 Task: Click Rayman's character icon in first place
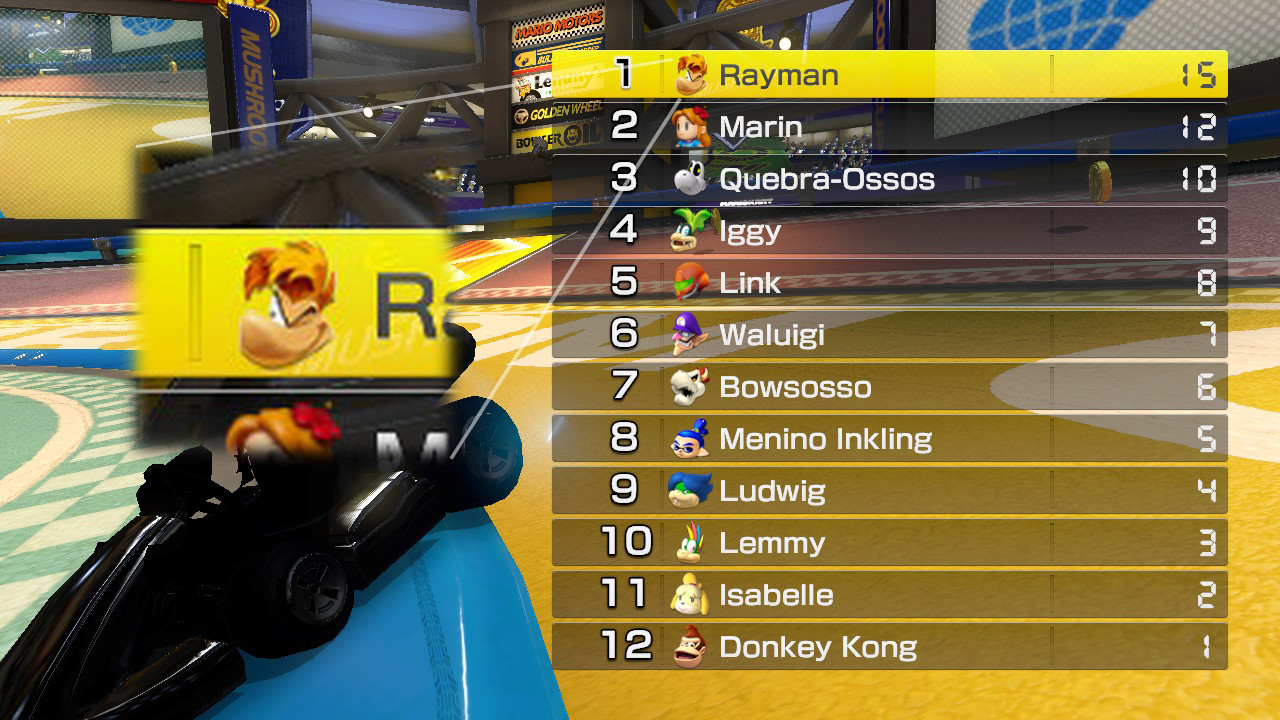pyautogui.click(x=689, y=73)
